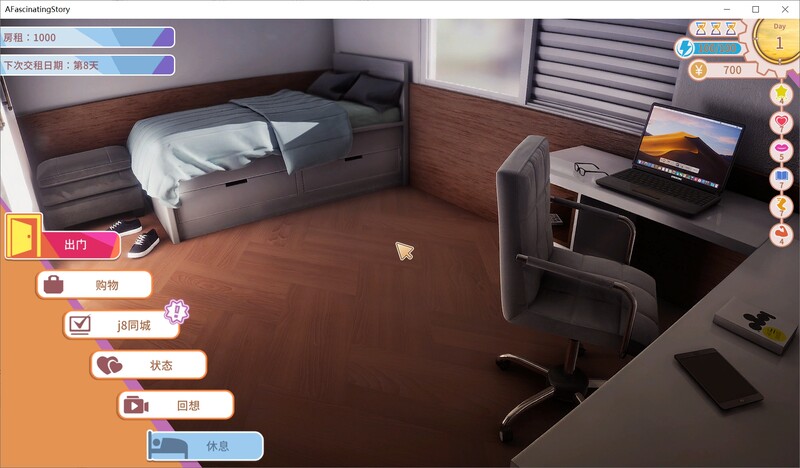Screen dimensions: 800x468
Task: Minimize the game window
Action: pyautogui.click(x=728, y=9)
